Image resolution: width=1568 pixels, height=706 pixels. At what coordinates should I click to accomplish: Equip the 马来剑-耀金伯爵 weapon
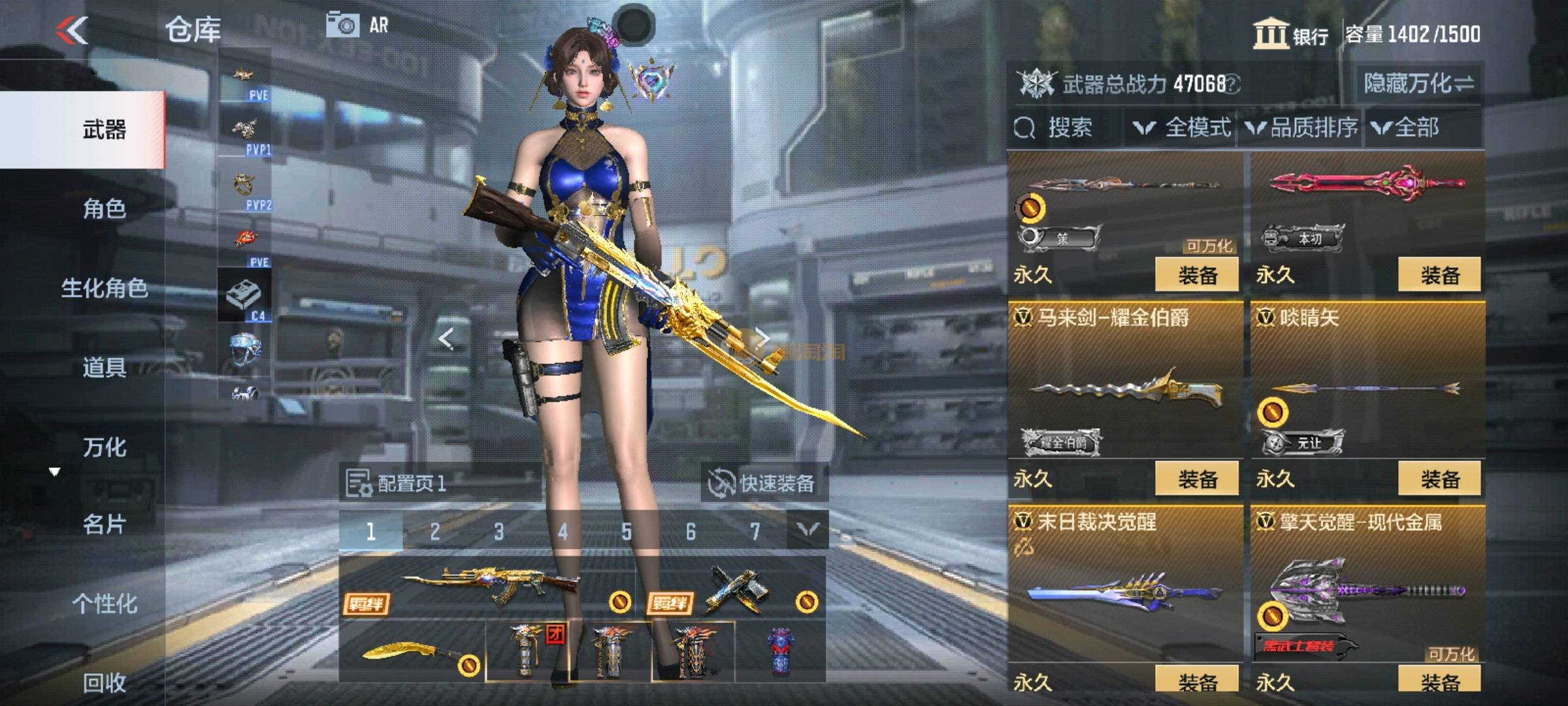click(x=1197, y=479)
